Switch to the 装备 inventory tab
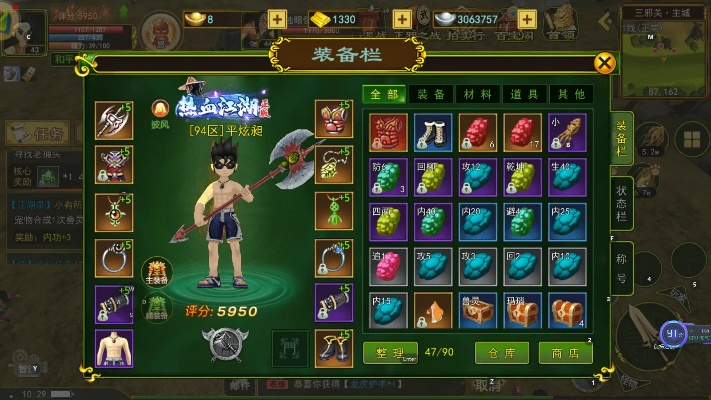 pos(431,94)
